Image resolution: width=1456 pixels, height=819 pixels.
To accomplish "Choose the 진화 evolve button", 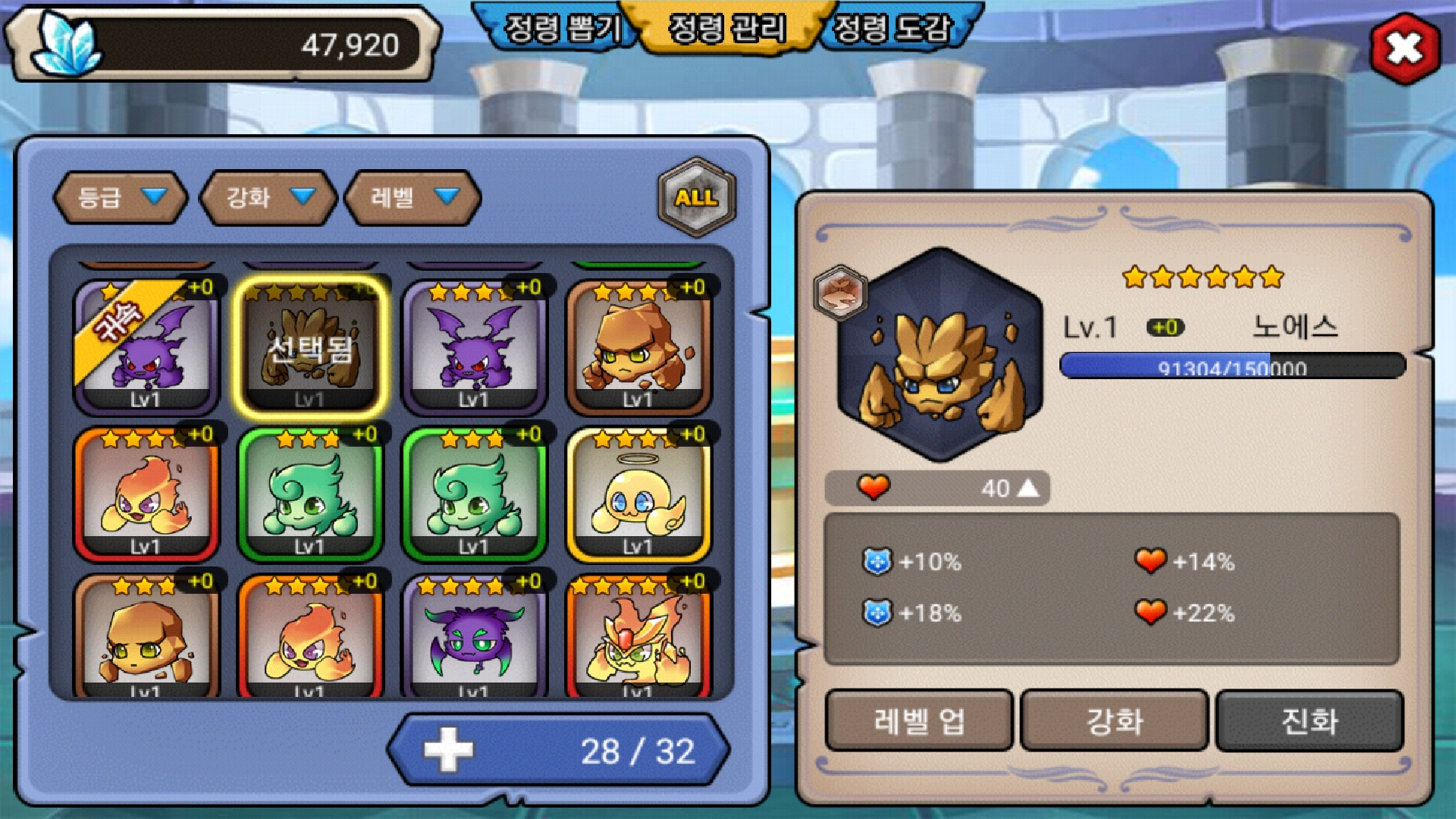I will pos(1310,720).
